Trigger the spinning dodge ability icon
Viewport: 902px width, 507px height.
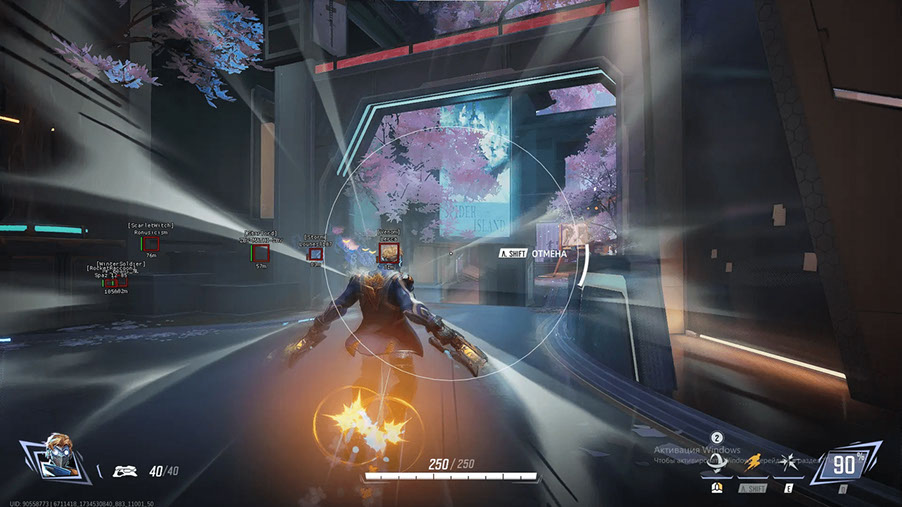tap(717, 465)
